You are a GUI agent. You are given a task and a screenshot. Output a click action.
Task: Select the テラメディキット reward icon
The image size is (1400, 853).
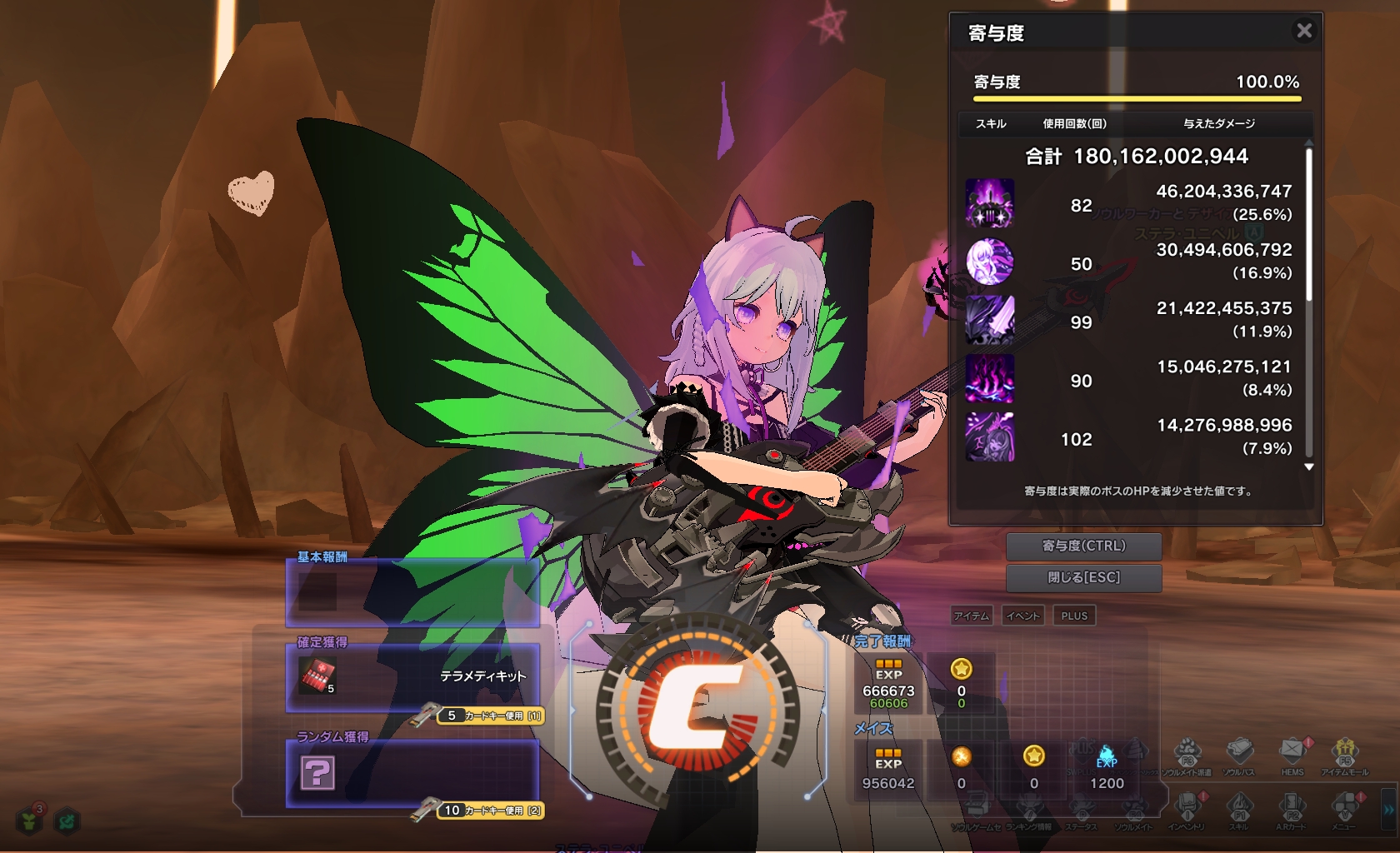318,676
